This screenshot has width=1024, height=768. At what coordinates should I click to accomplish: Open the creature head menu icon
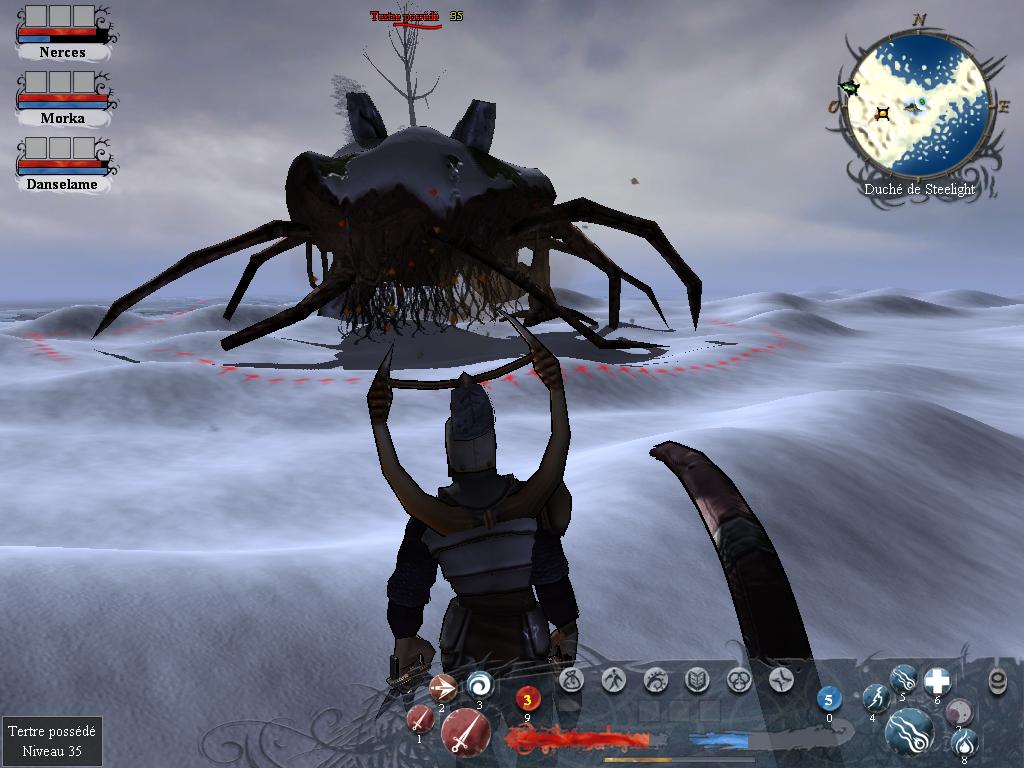656,680
